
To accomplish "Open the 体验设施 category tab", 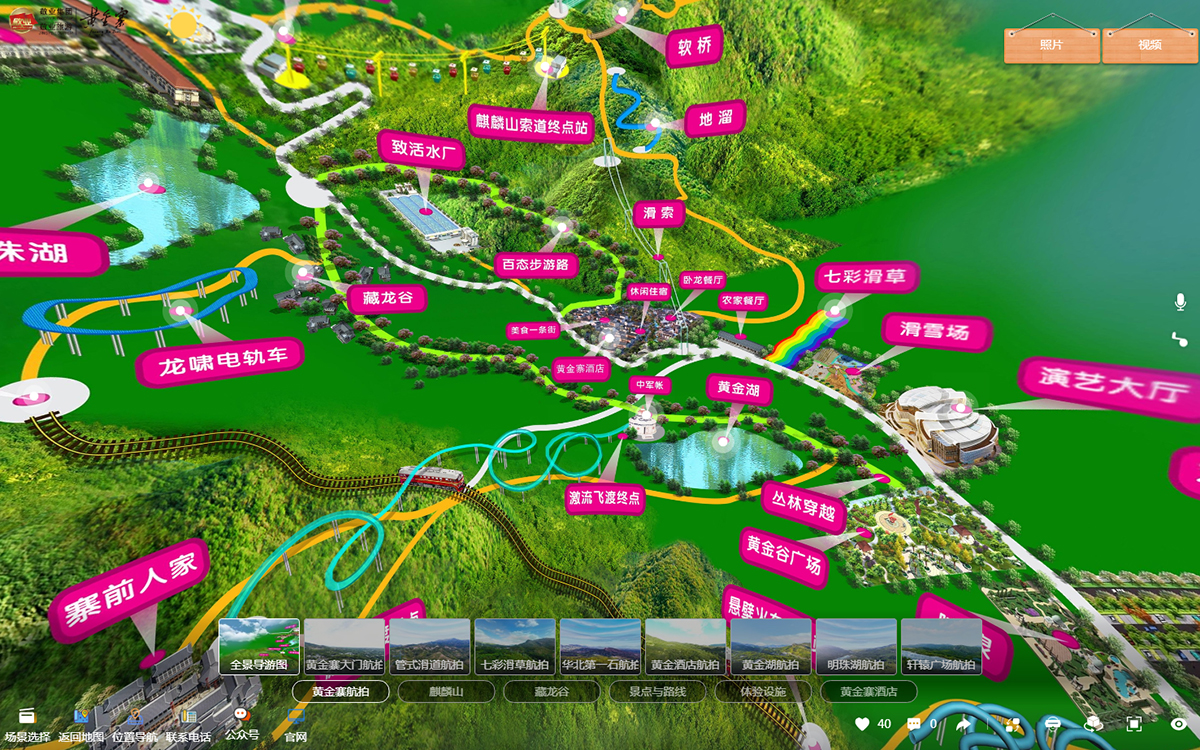I will tap(762, 691).
